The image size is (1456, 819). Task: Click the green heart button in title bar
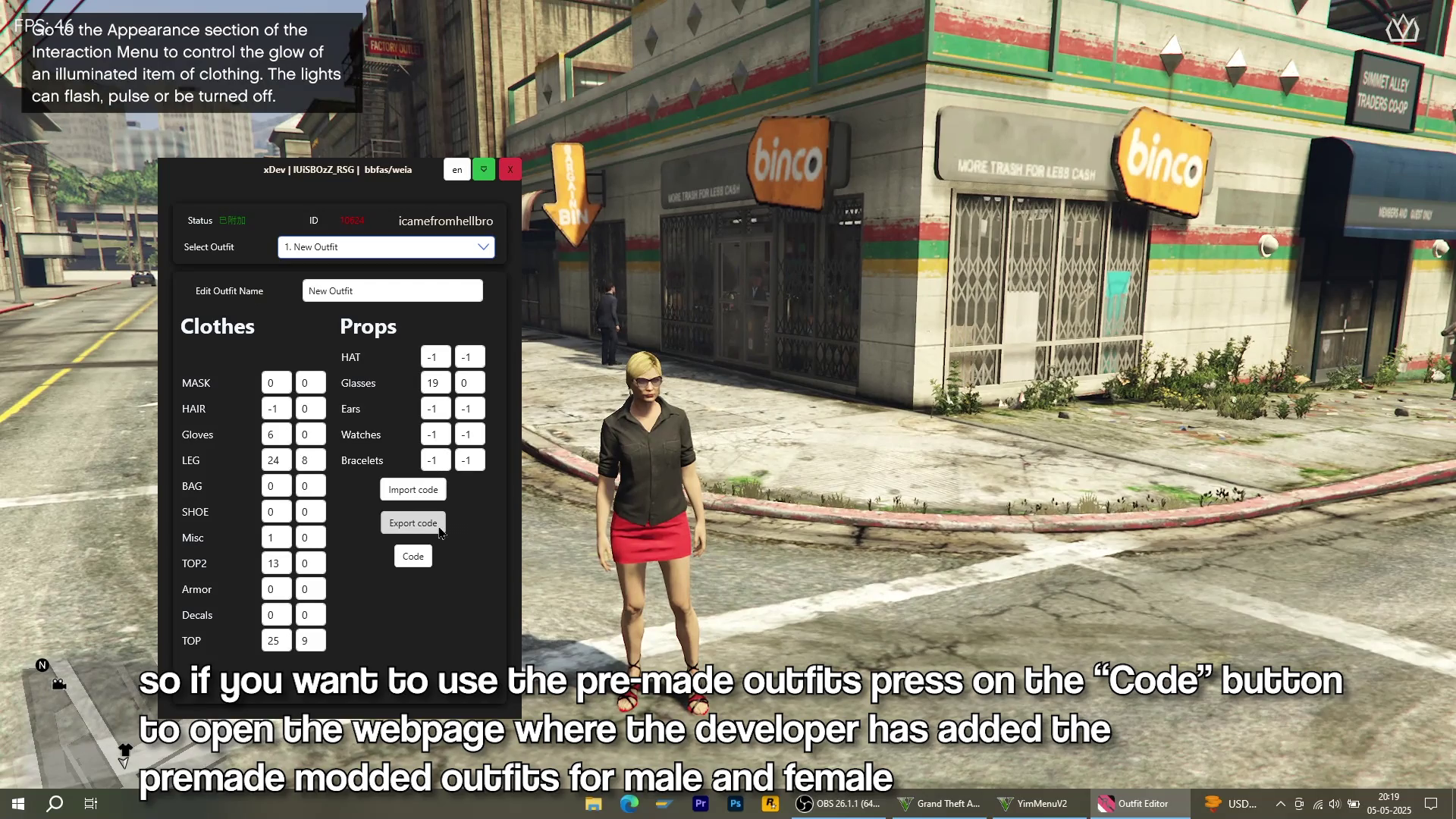click(x=484, y=170)
